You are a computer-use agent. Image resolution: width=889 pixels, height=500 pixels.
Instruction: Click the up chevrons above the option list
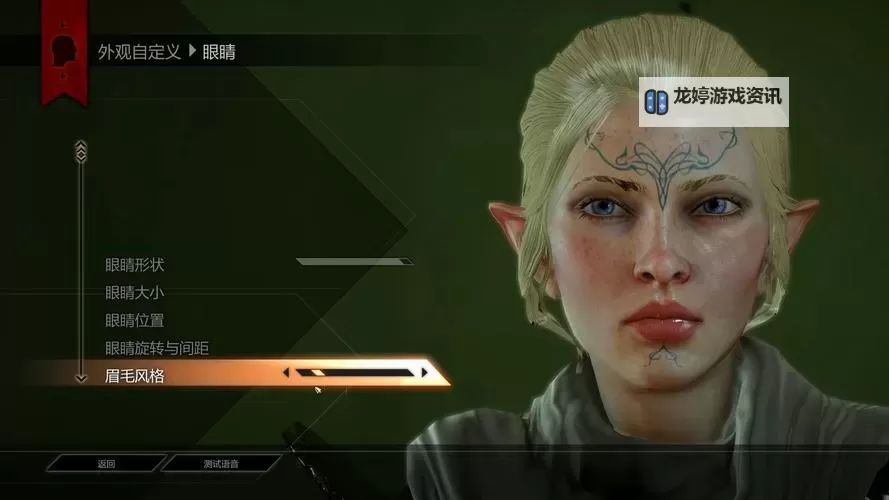(81, 150)
